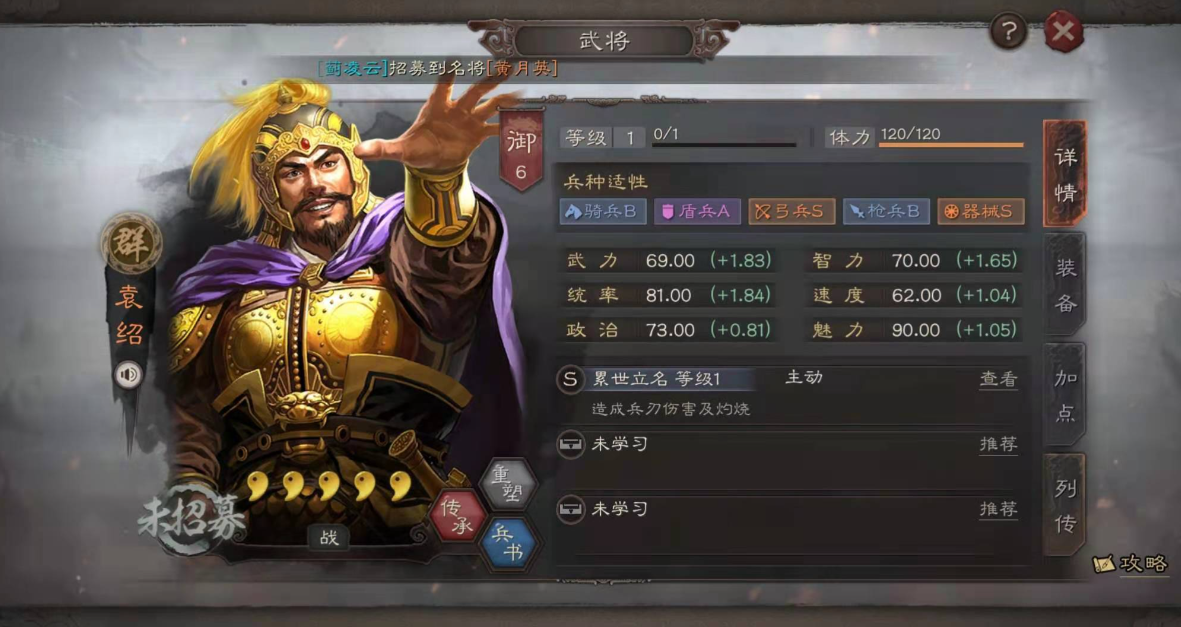Switch to the 详情 details tab

click(1064, 174)
